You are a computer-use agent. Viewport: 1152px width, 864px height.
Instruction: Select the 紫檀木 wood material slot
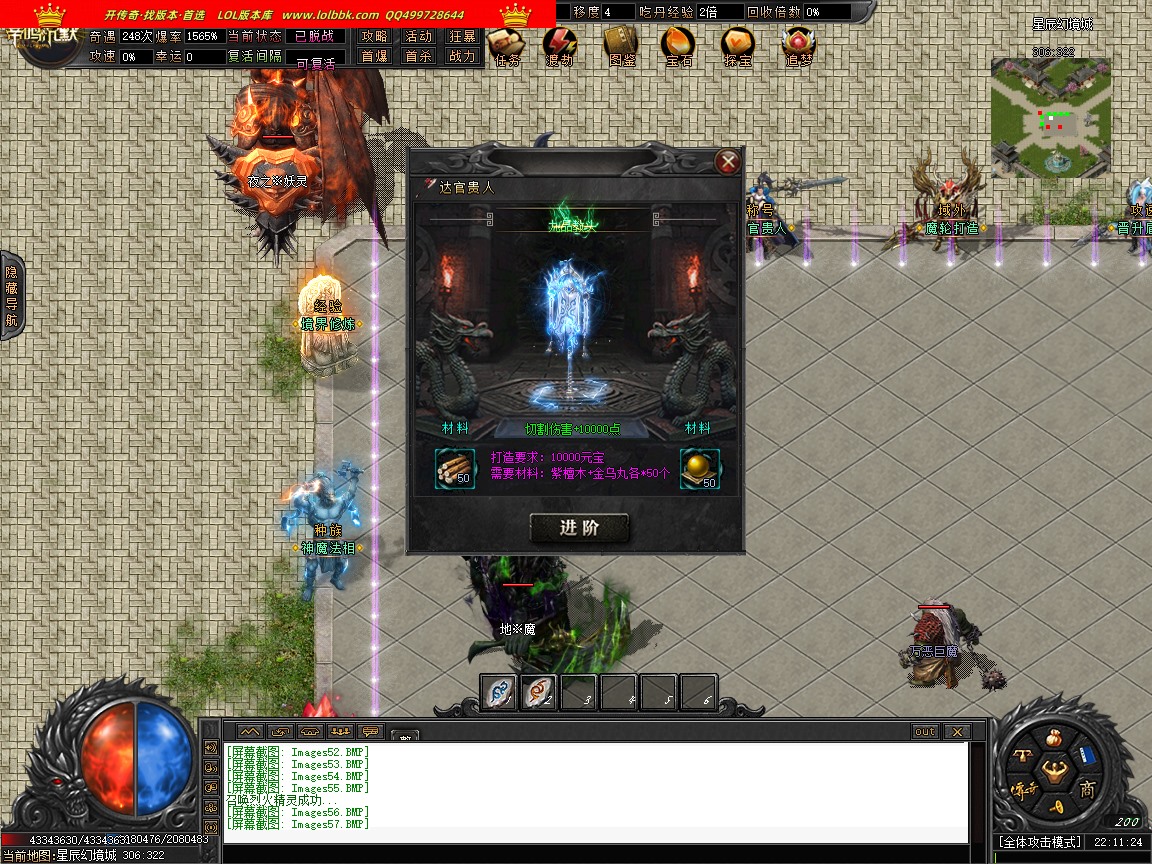(455, 469)
